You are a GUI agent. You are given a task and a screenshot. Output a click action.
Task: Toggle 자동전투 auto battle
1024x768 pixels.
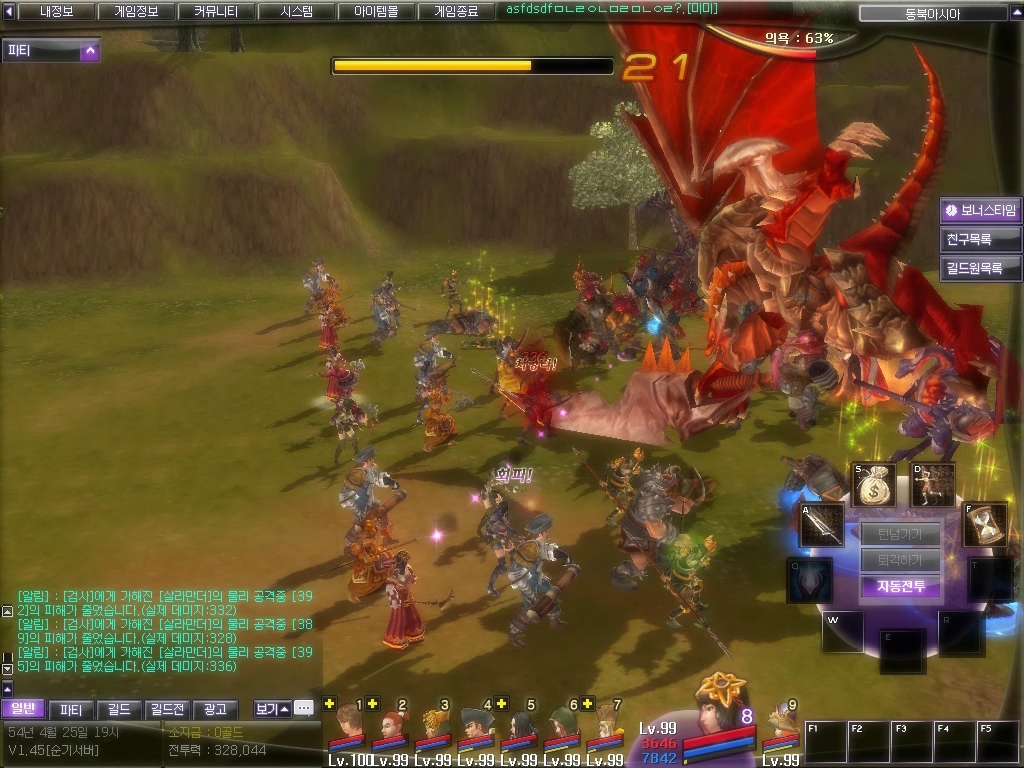[x=900, y=587]
